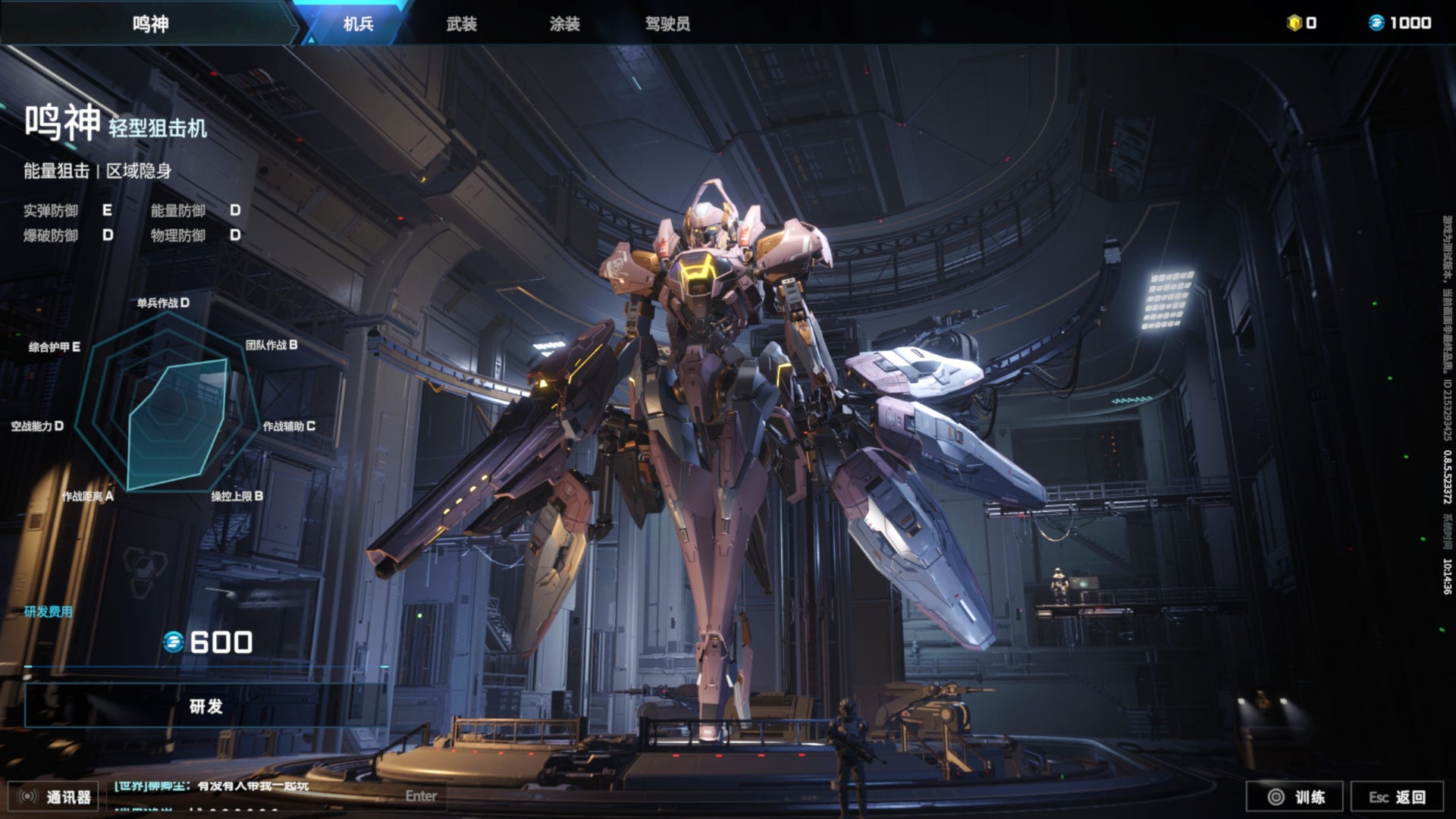Start 训练 training mode

click(x=1294, y=796)
